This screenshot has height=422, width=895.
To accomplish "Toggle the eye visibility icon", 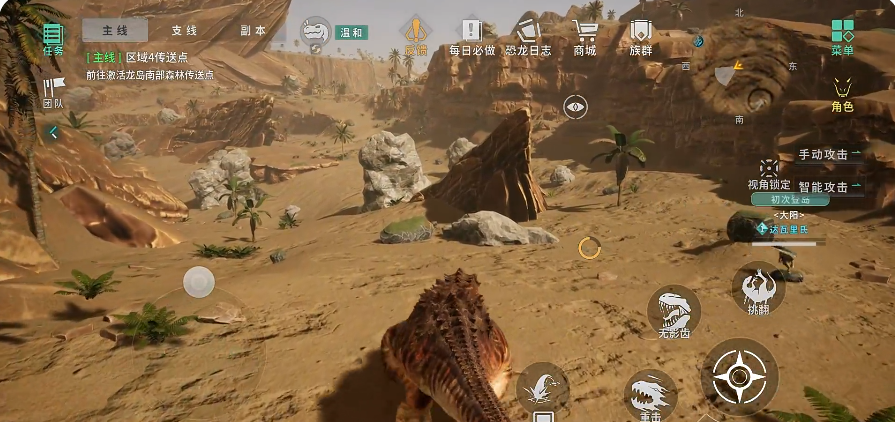I will 574,106.
